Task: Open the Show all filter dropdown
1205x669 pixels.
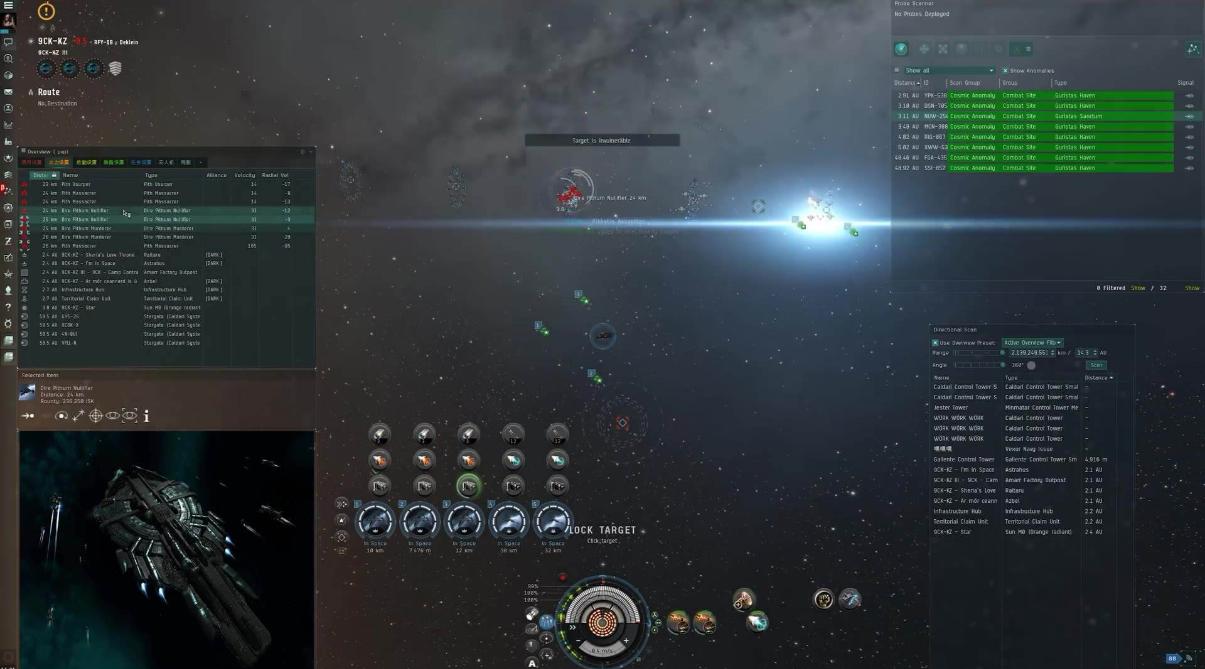Action: point(949,71)
